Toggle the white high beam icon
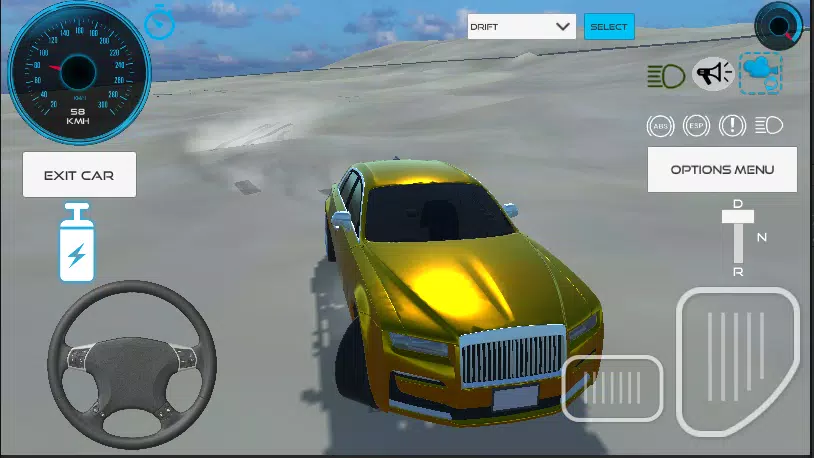The image size is (814, 458). pos(769,125)
